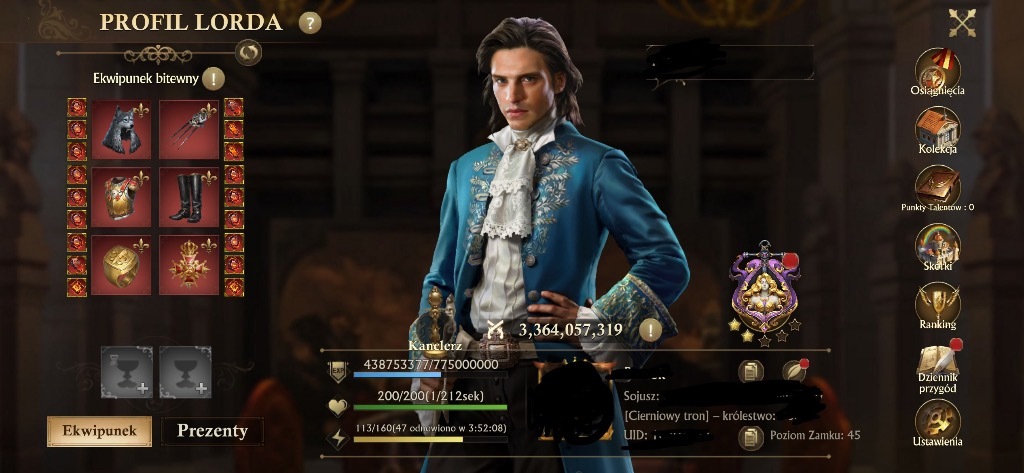The width and height of the screenshot is (1024, 473).
Task: Open the Skórki skins menu
Action: (x=937, y=247)
